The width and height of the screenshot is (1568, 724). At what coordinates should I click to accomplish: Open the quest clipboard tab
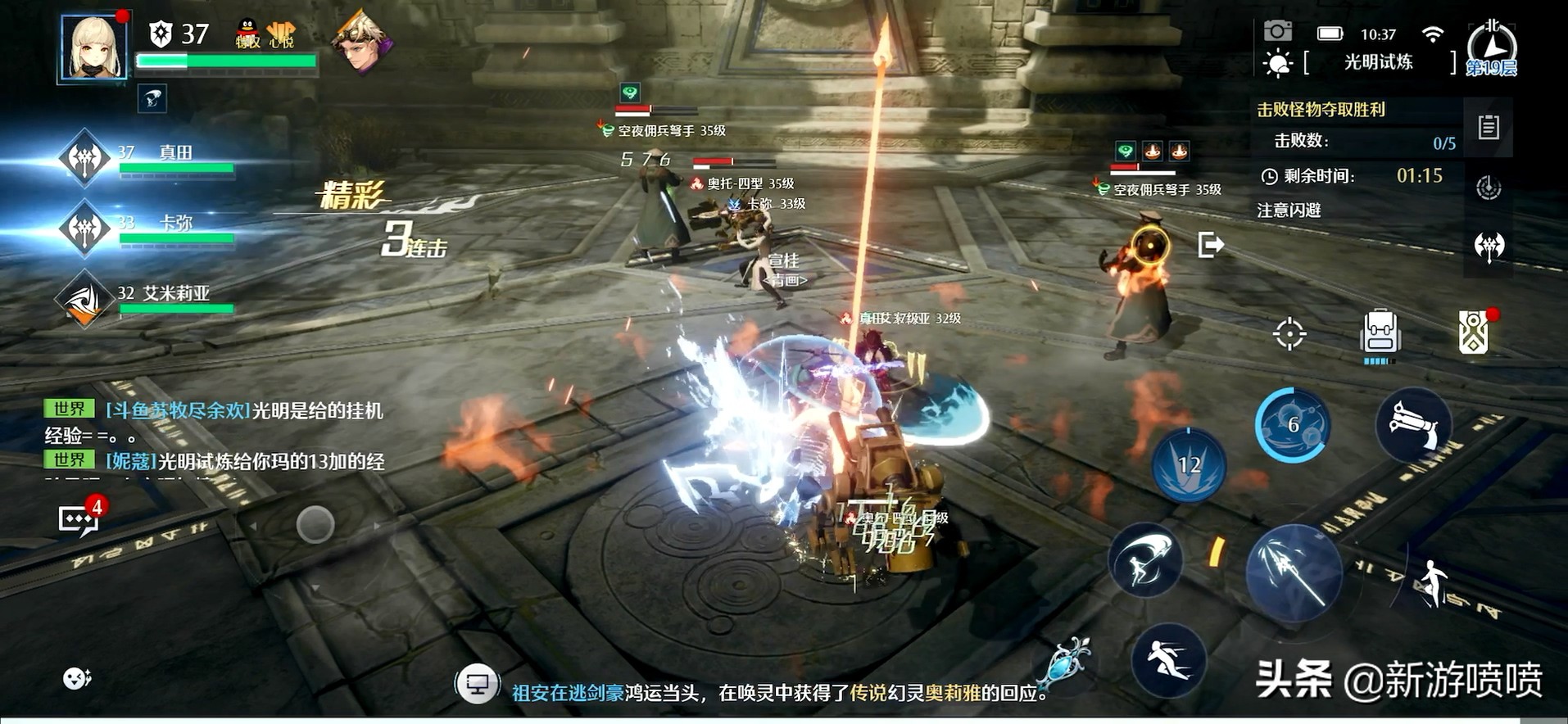point(1489,128)
